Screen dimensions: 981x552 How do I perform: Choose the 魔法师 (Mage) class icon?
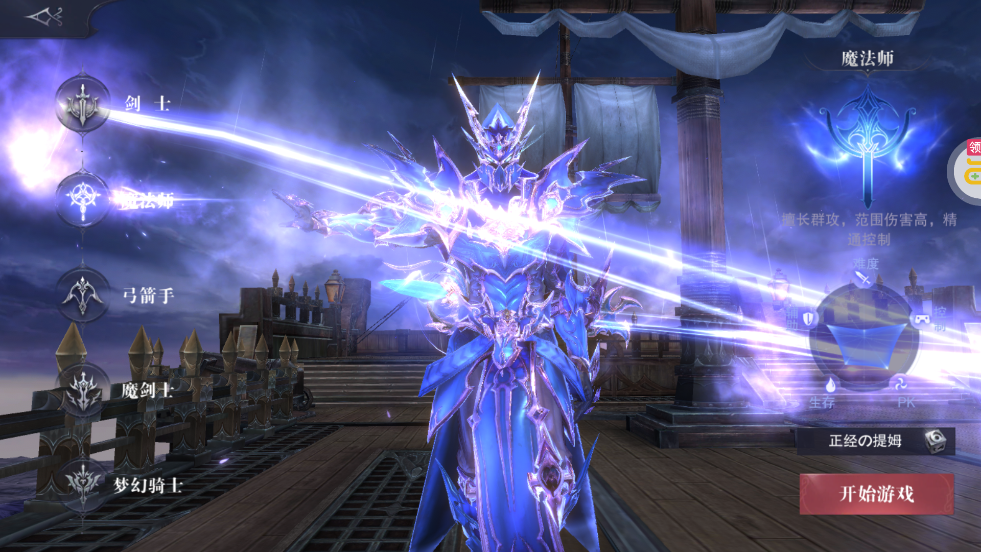pos(84,197)
